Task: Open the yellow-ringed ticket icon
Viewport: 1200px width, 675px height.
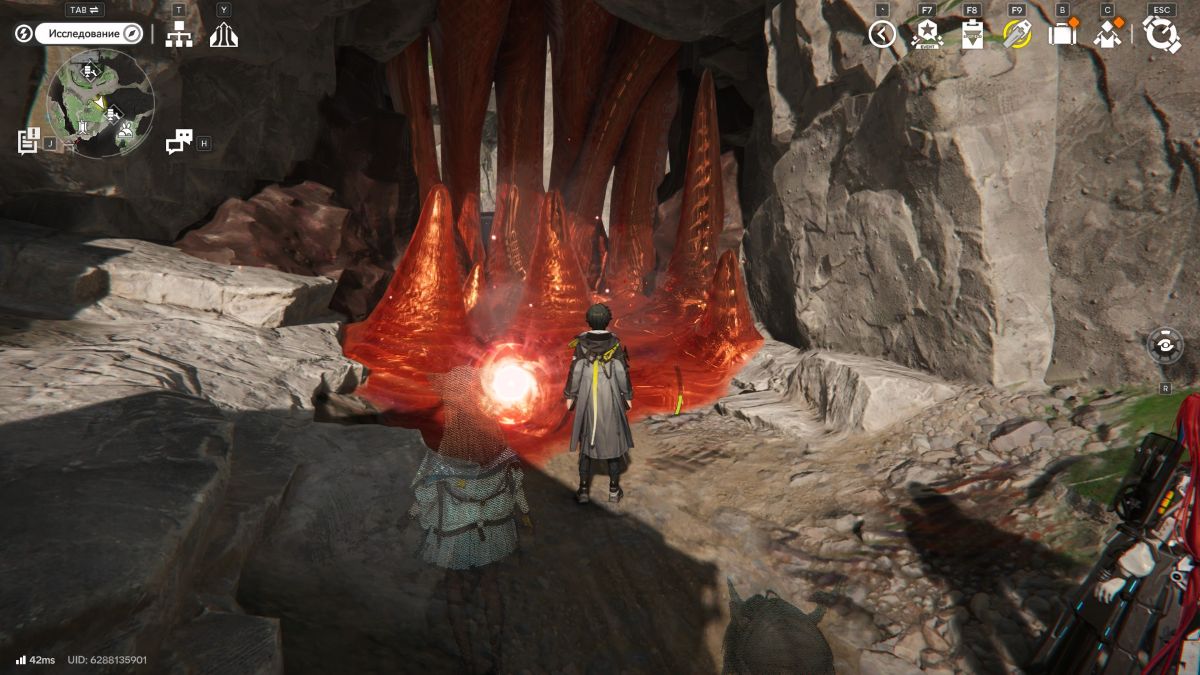Action: click(1017, 35)
